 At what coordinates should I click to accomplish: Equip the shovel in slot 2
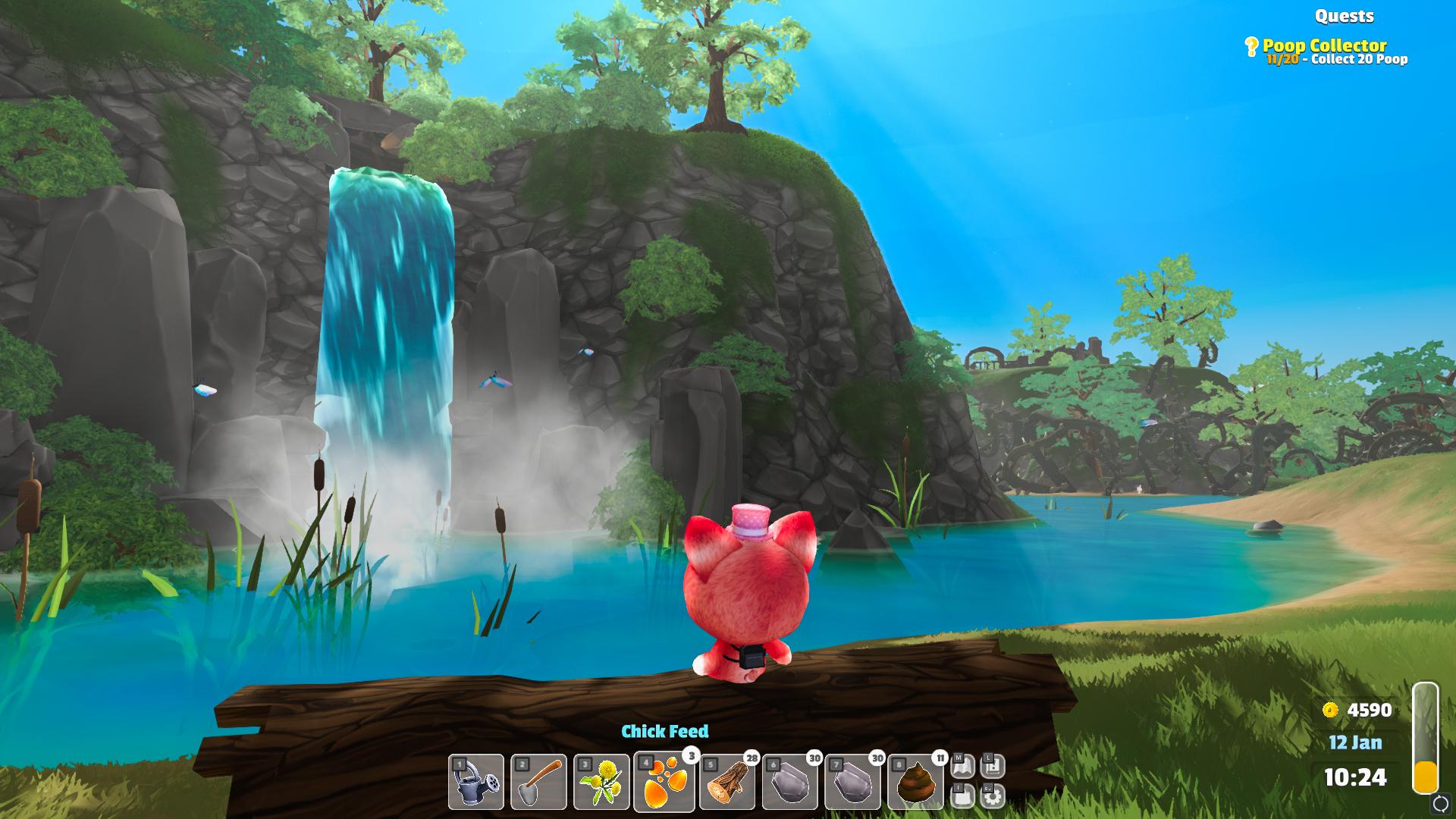pyautogui.click(x=539, y=782)
